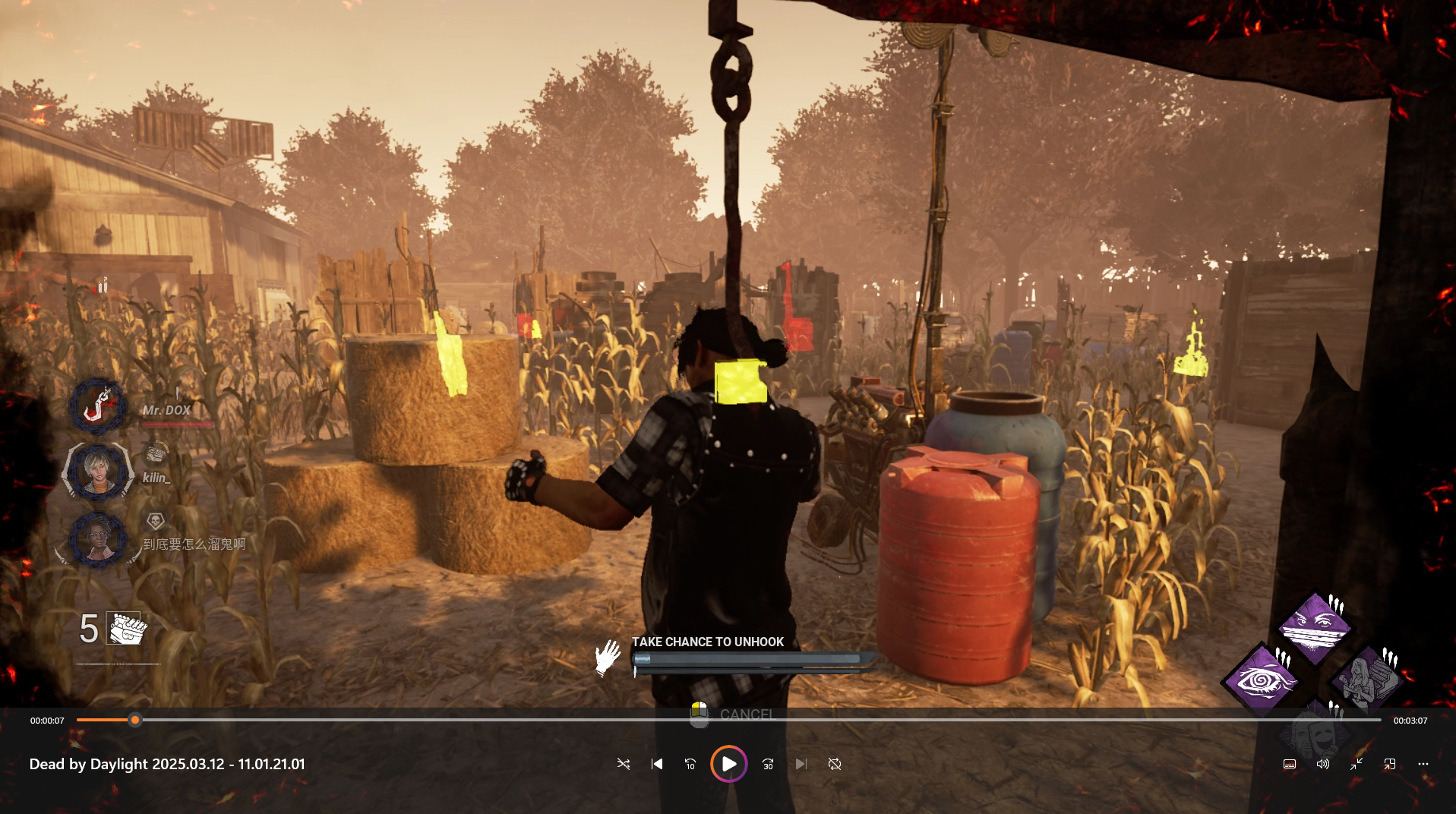Open the subtitles and captions control
Viewport: 1456px width, 814px height.
tap(1289, 764)
